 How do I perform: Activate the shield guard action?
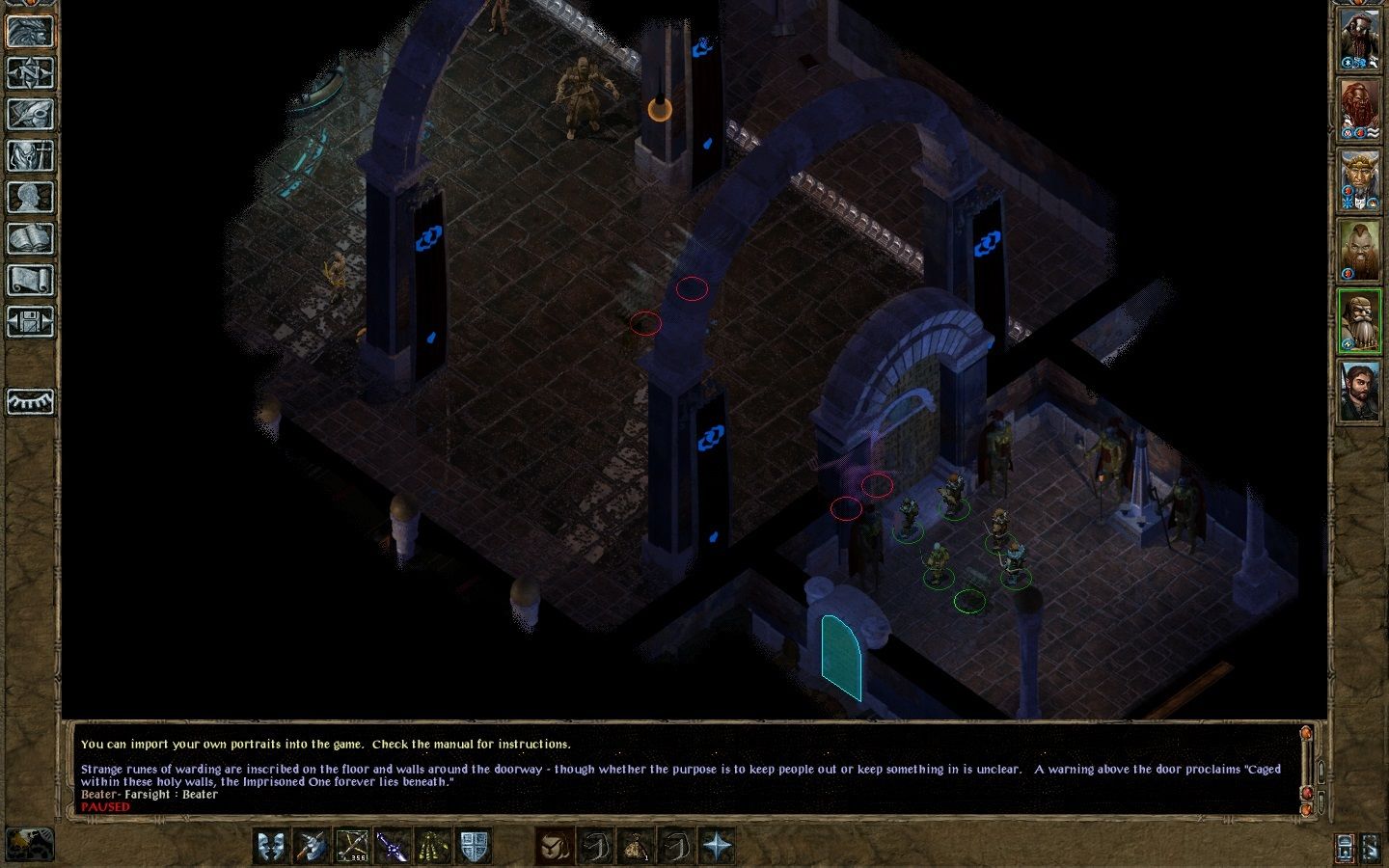coord(474,846)
